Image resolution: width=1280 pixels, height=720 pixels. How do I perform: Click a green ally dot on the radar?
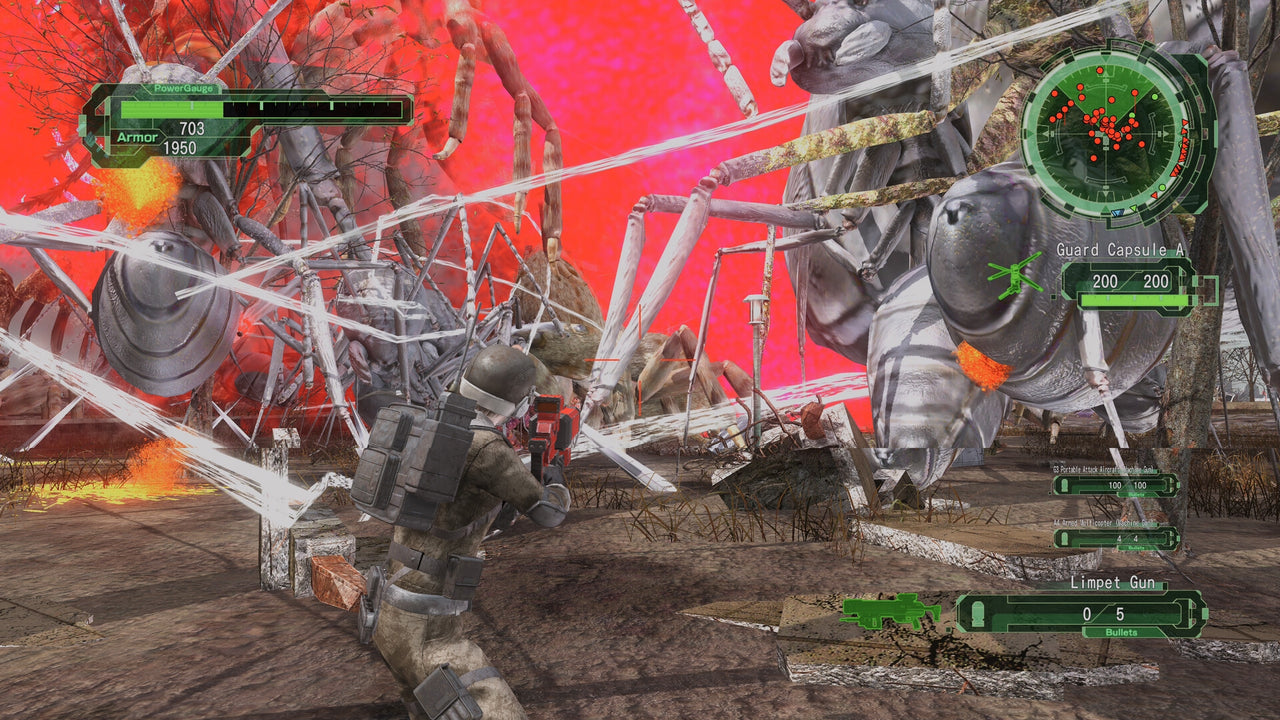pyautogui.click(x=1154, y=98)
